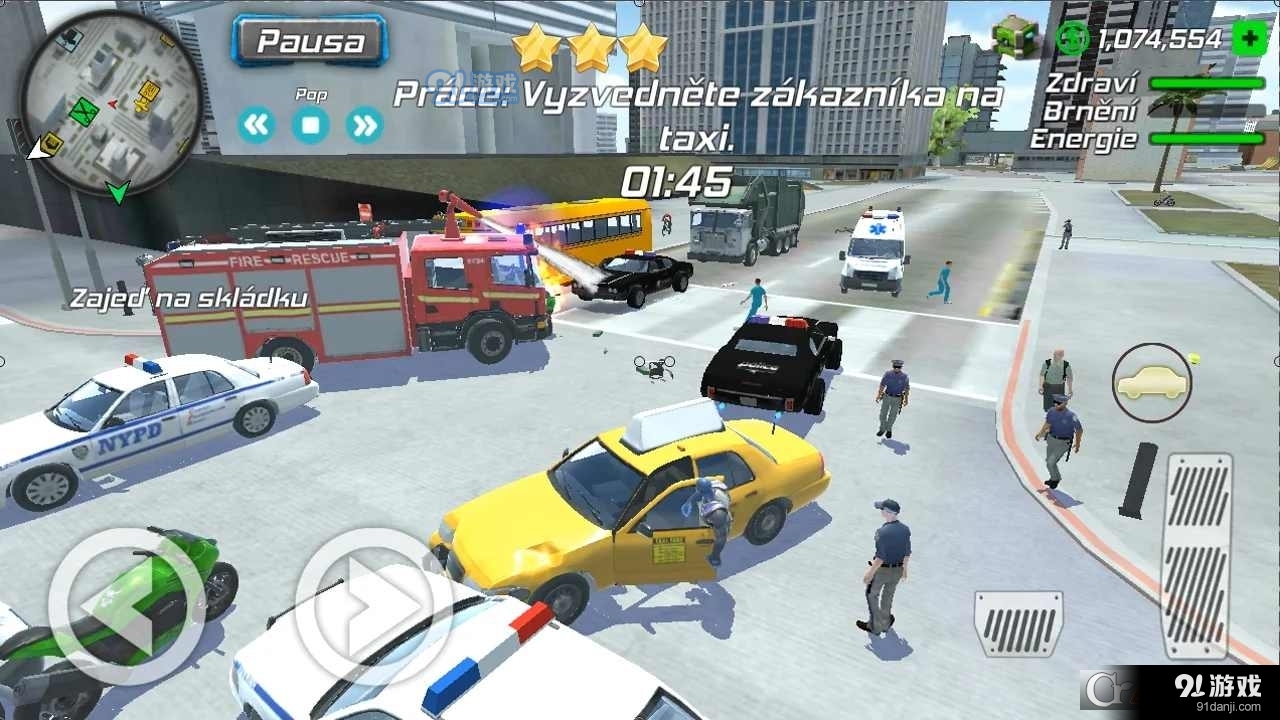
Task: Skip to the next radio station
Action: pos(363,126)
